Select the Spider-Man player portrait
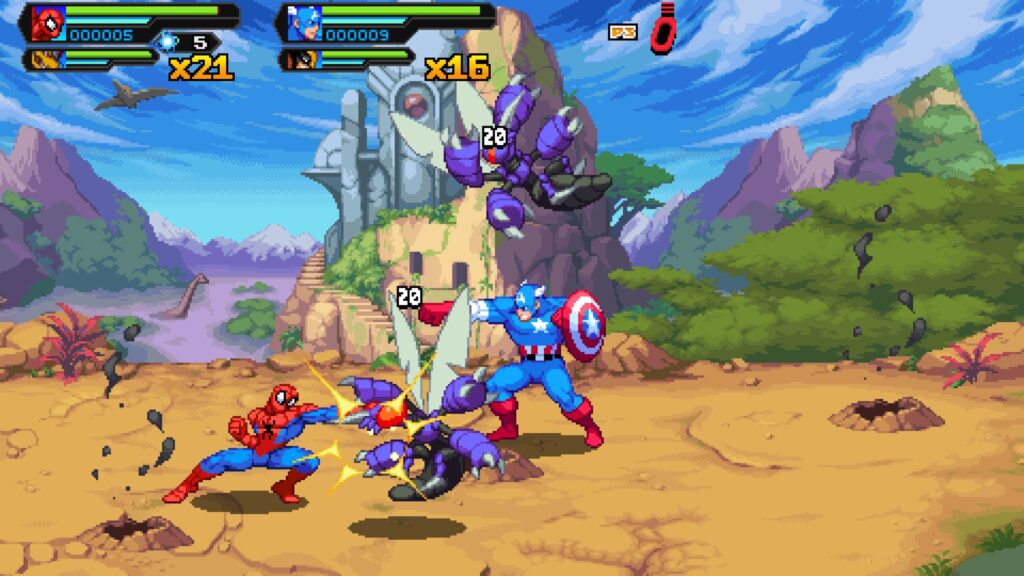Screen dimensions: 1024x576 [47, 22]
